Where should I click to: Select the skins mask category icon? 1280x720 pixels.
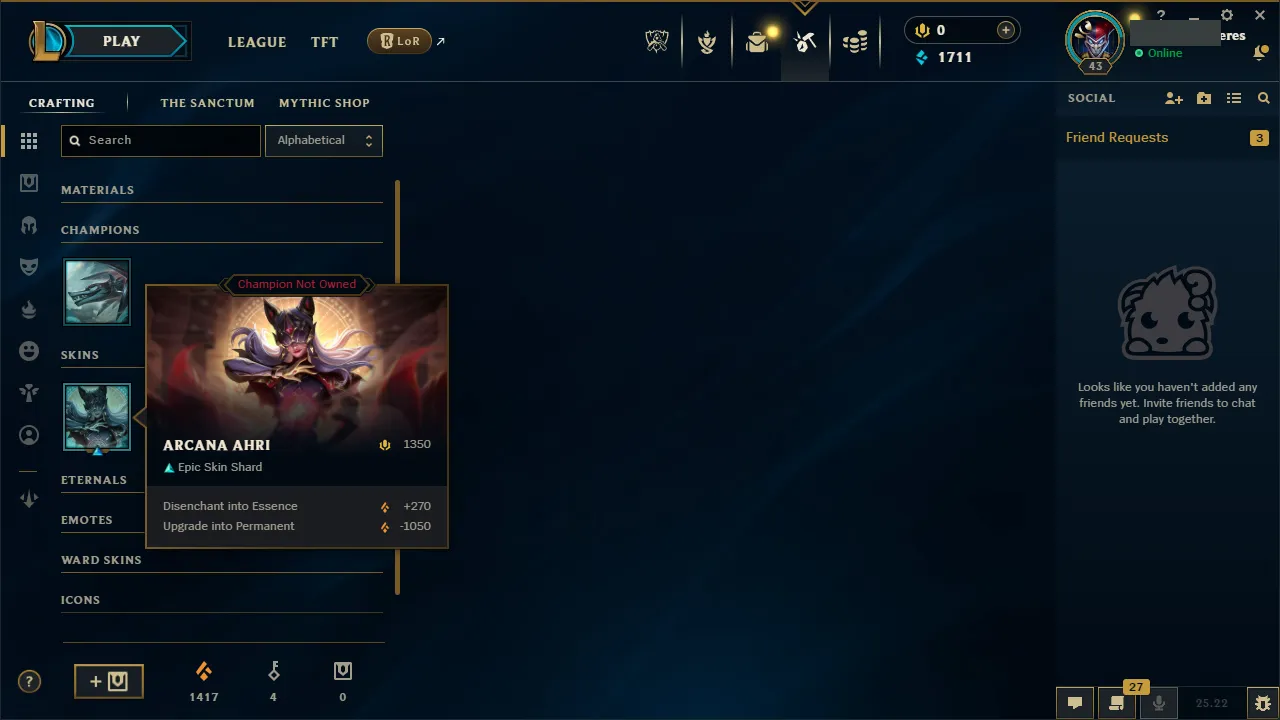(x=29, y=267)
